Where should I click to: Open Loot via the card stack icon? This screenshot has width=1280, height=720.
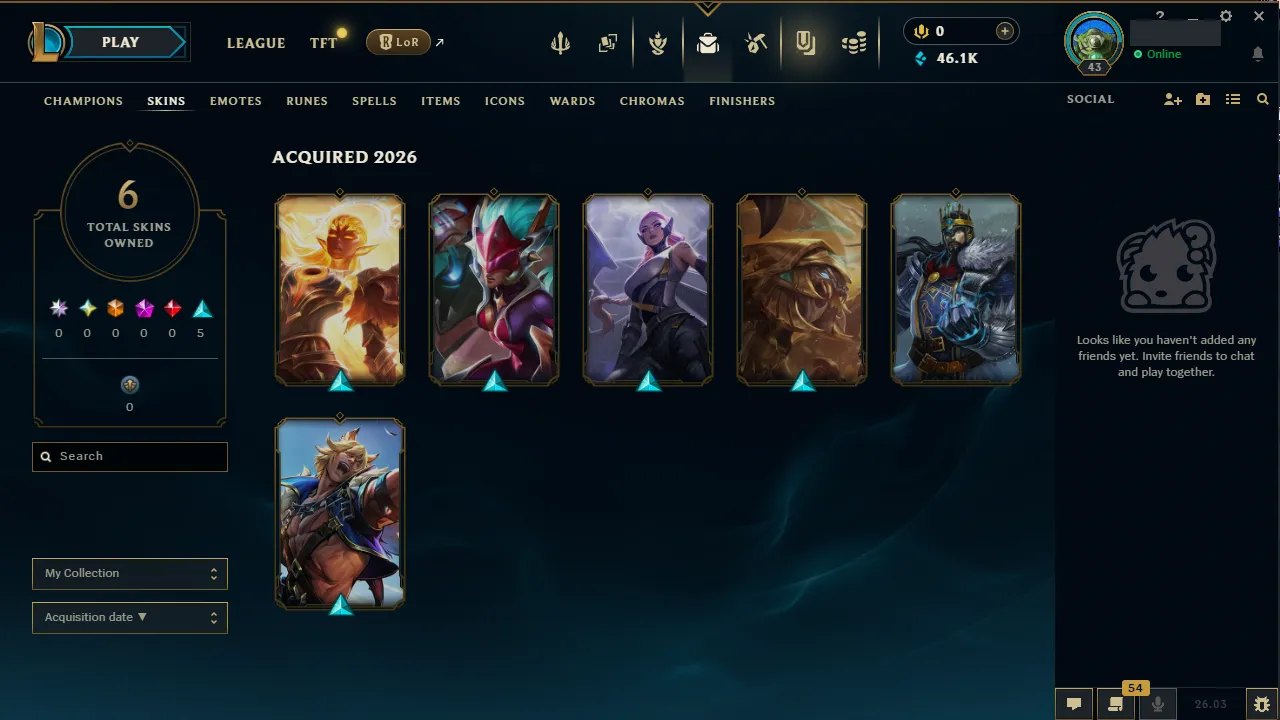607,42
